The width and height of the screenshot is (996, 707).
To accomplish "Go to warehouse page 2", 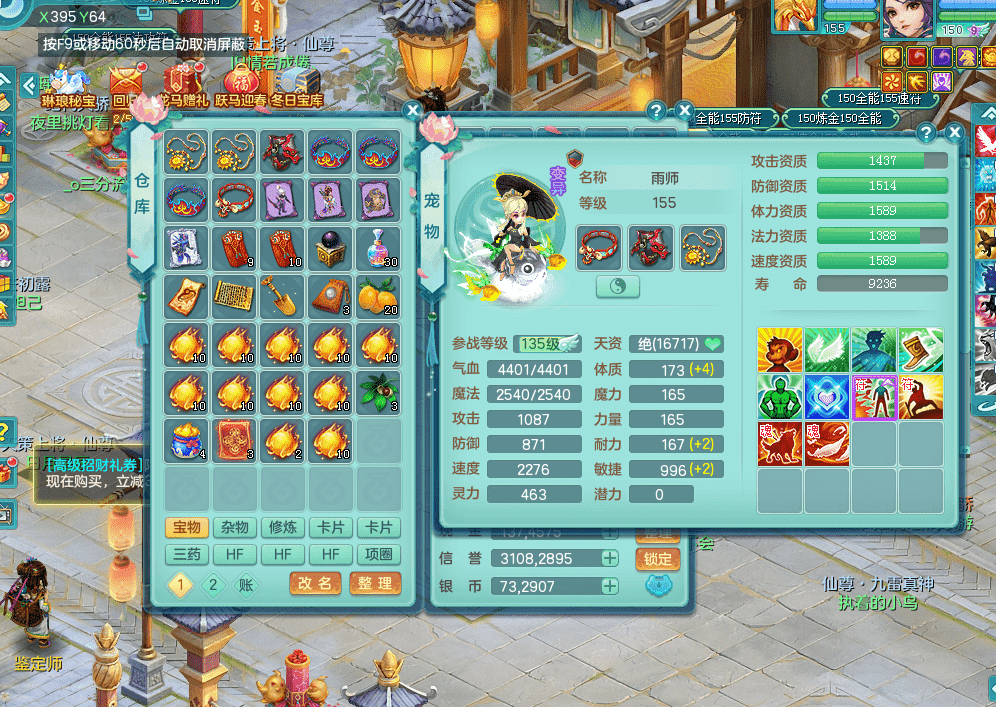I will (212, 586).
